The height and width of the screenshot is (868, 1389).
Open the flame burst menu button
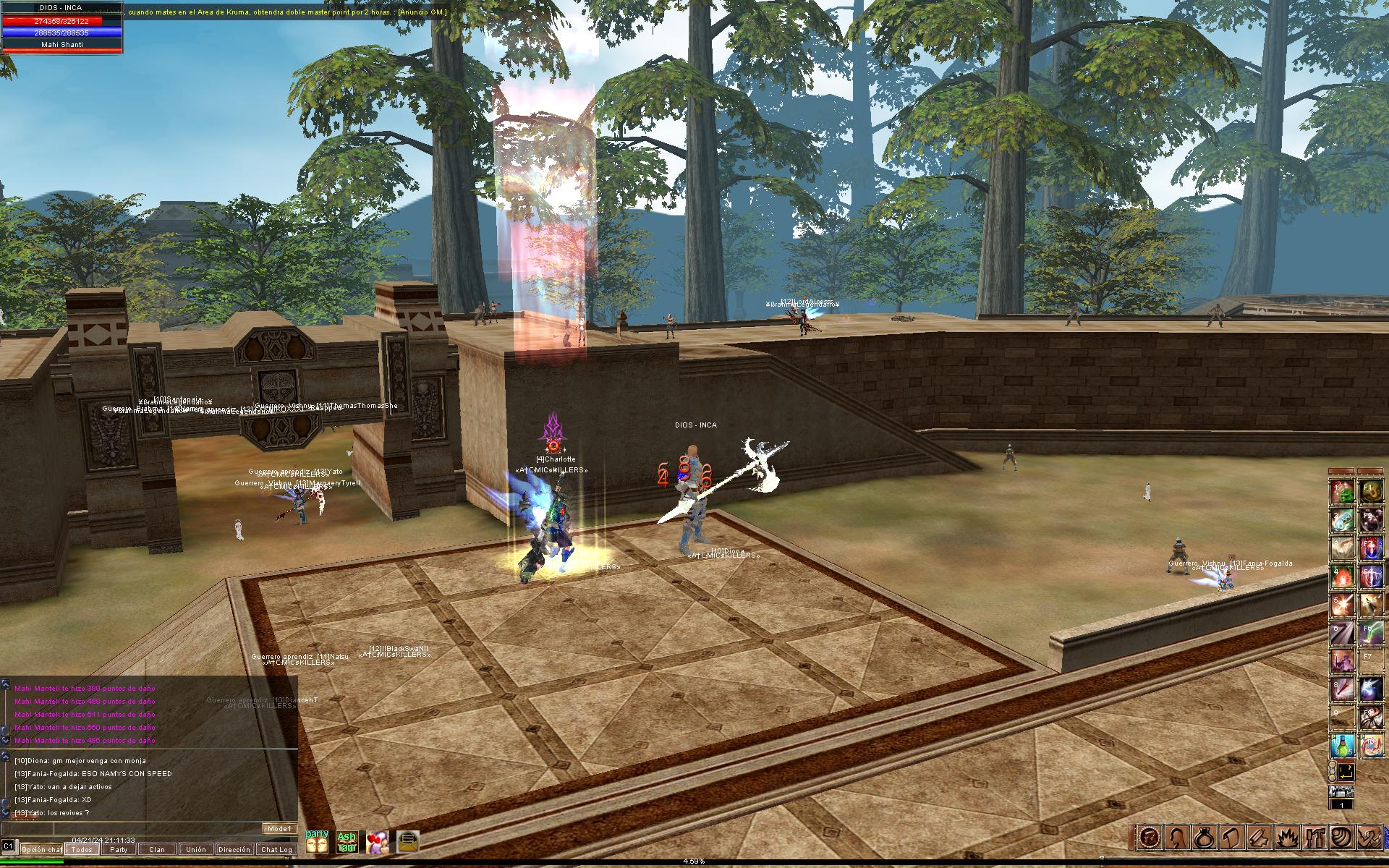(1287, 838)
